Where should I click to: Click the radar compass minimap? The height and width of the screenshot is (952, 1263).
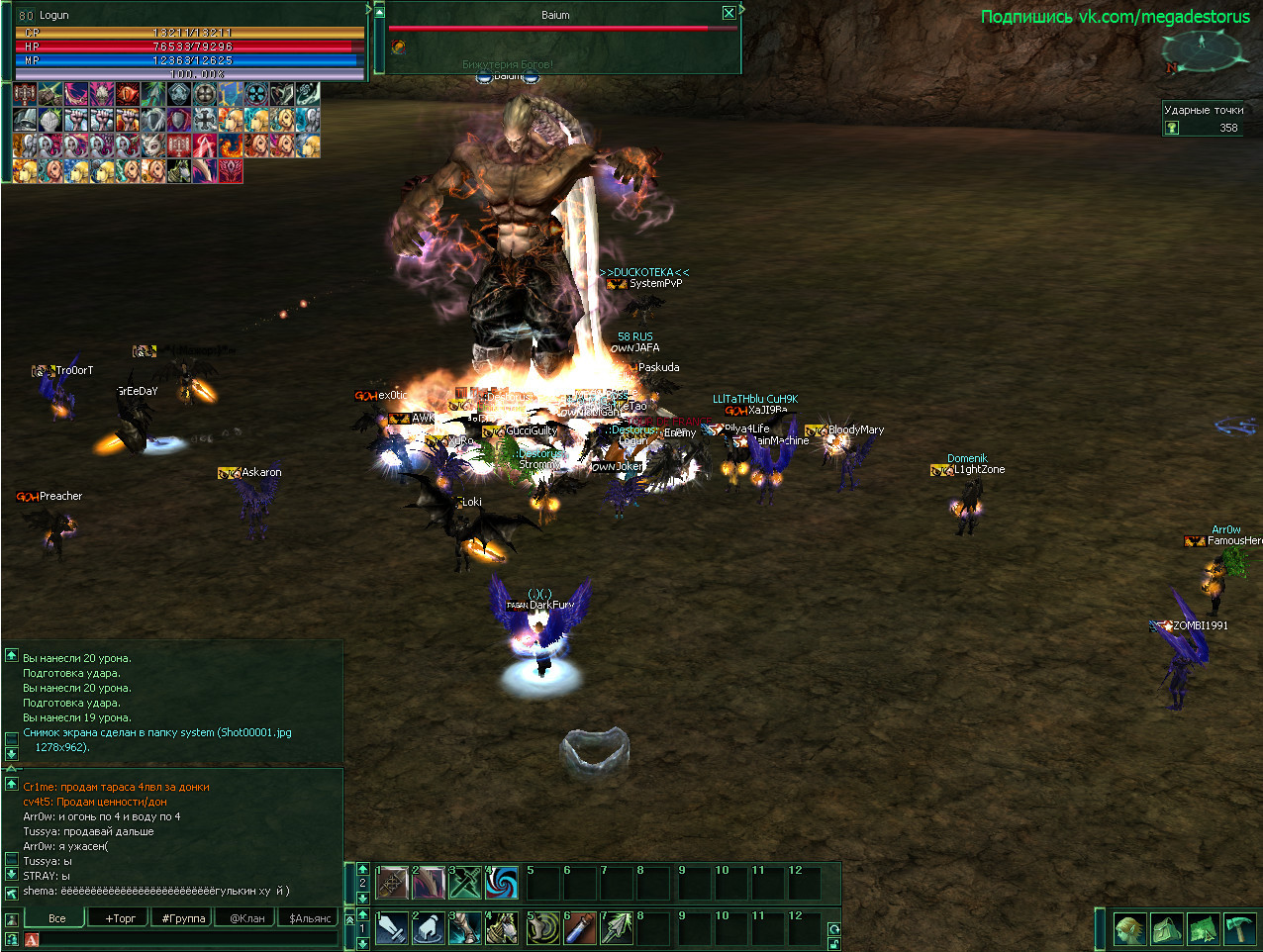pos(1201,49)
